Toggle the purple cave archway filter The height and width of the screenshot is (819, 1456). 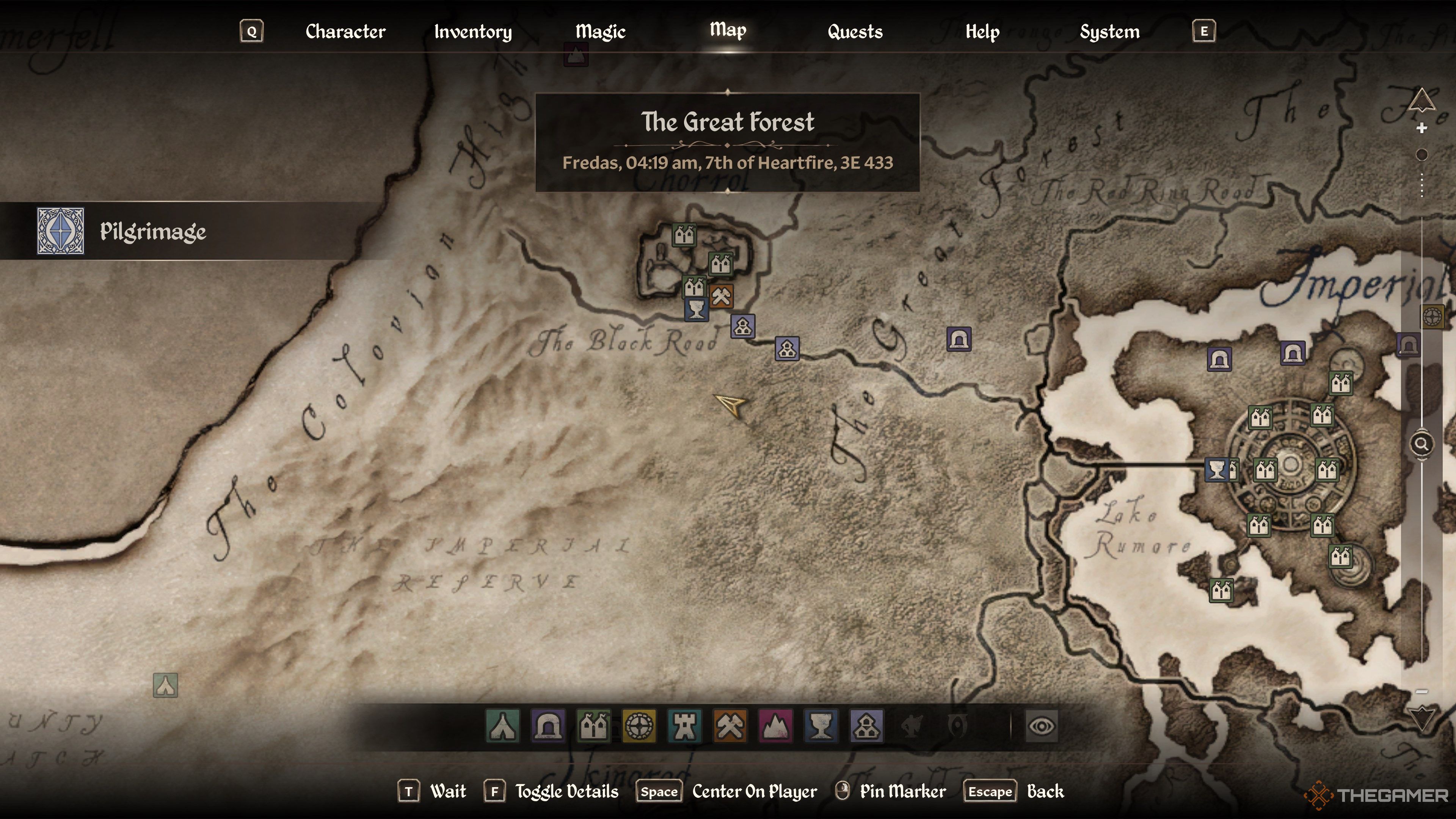[548, 726]
